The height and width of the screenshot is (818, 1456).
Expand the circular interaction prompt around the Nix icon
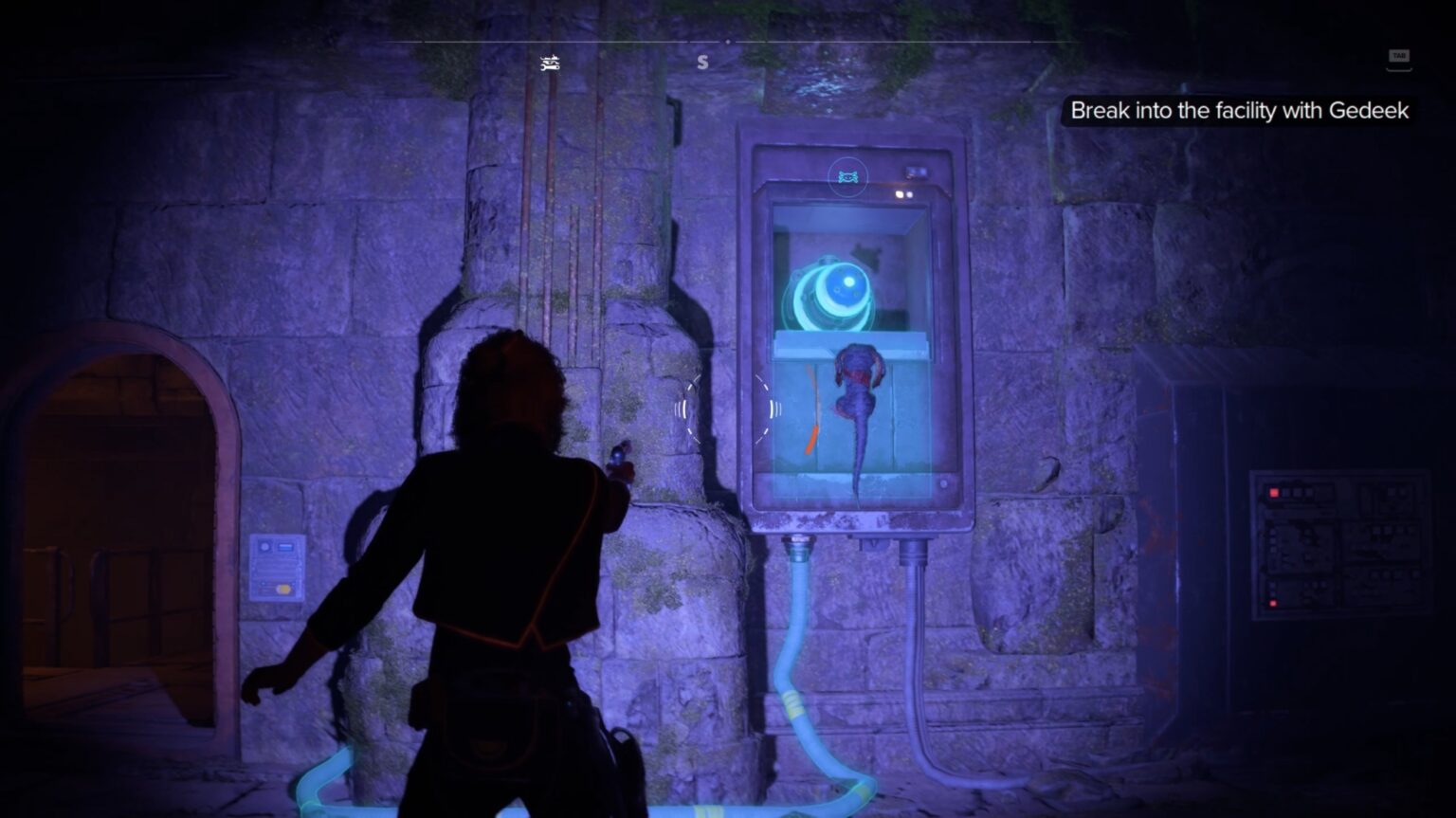click(x=849, y=176)
